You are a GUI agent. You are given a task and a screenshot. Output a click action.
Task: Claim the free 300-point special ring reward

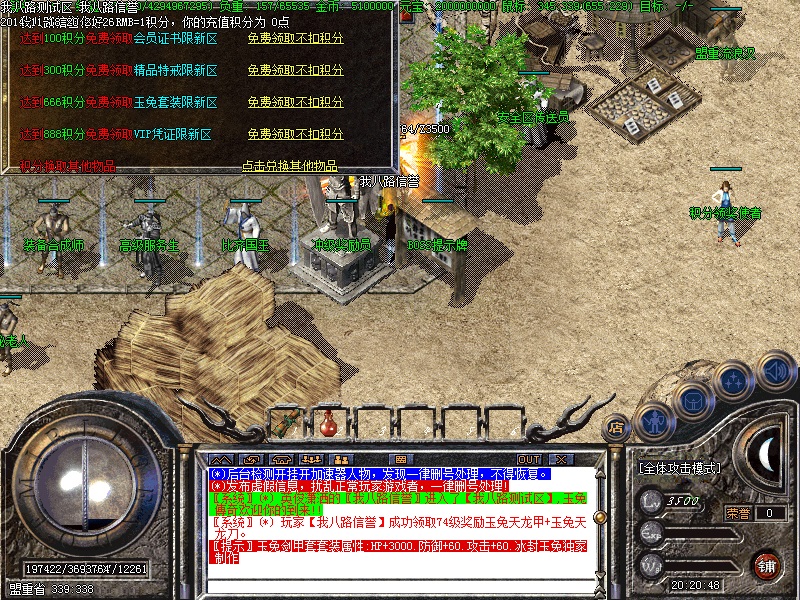pyautogui.click(x=295, y=71)
